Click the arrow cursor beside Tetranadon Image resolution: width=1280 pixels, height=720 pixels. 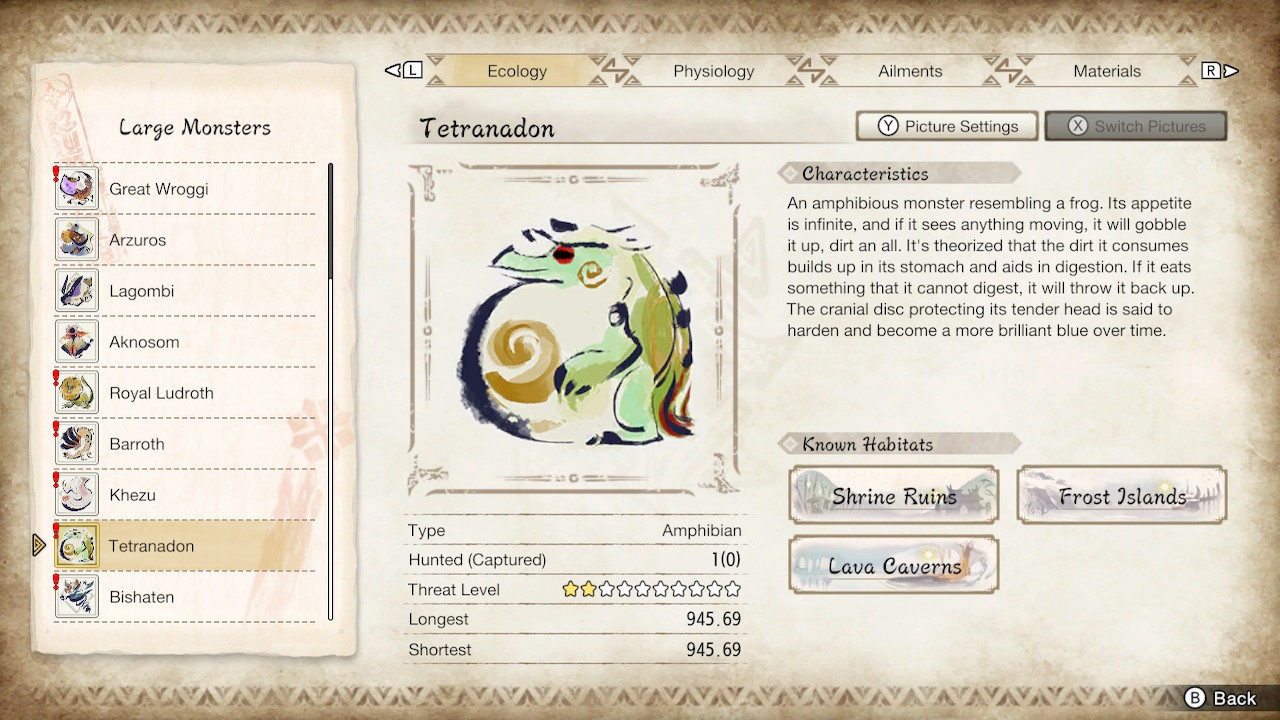tap(38, 545)
